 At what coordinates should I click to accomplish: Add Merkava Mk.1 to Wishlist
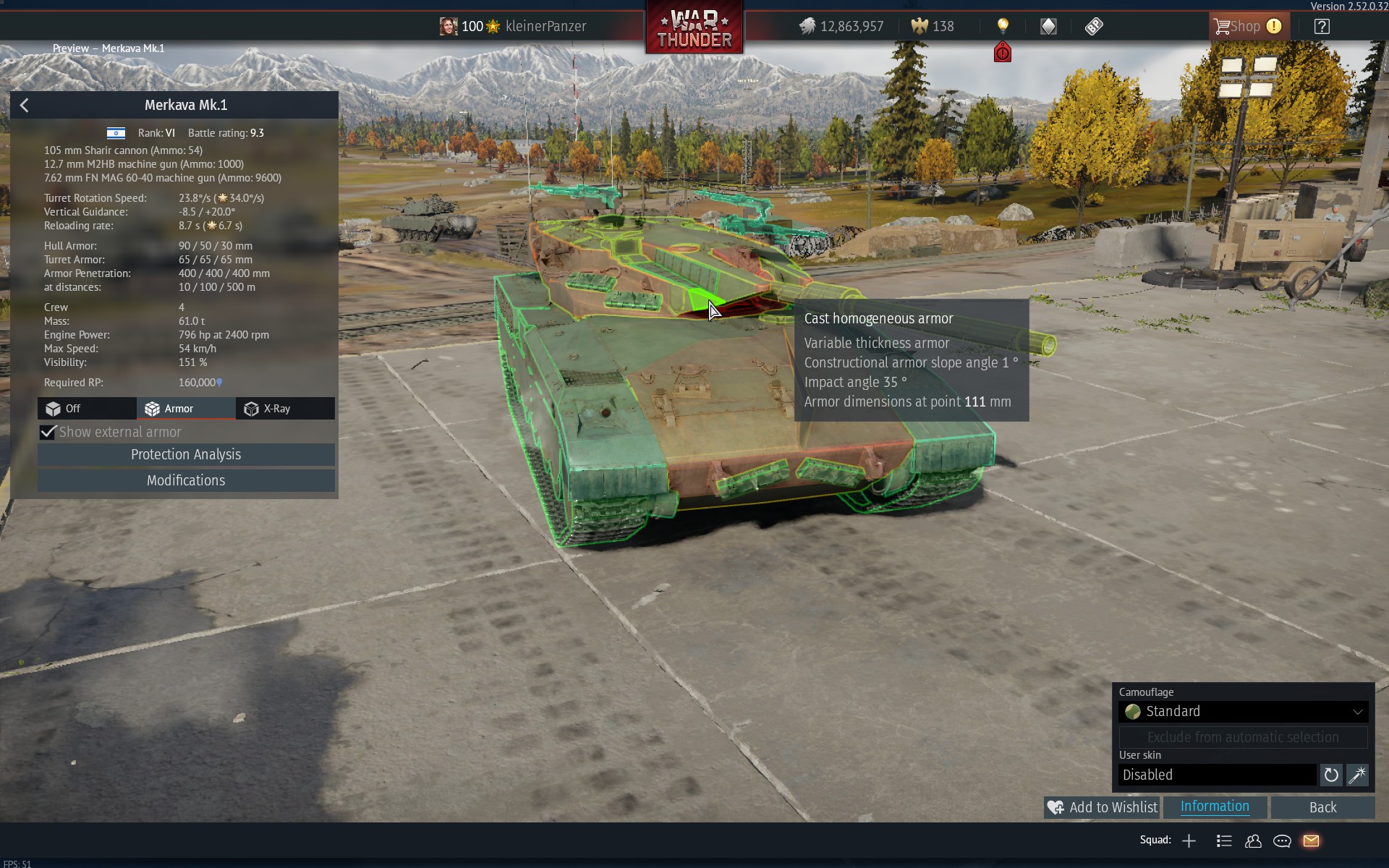coord(1103,807)
